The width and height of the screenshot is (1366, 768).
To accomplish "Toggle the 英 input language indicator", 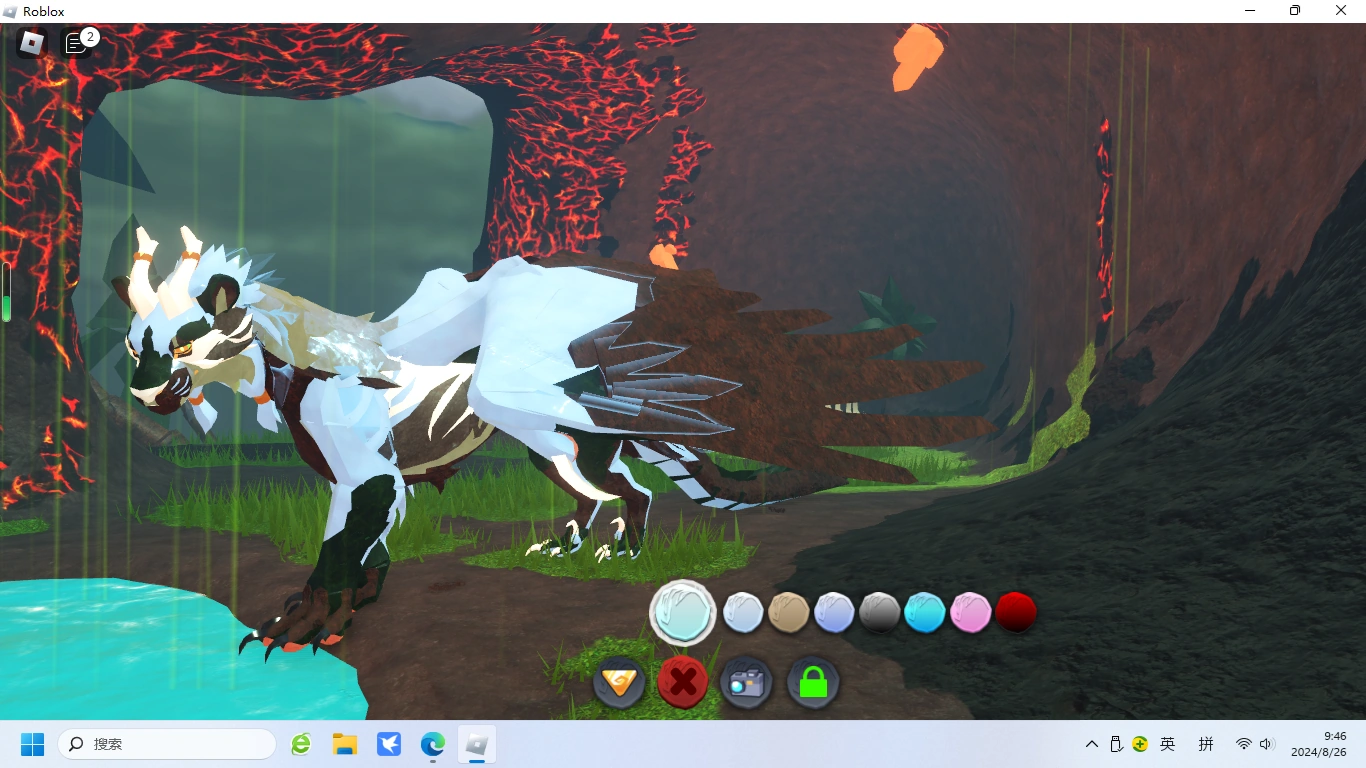I will pyautogui.click(x=1167, y=744).
